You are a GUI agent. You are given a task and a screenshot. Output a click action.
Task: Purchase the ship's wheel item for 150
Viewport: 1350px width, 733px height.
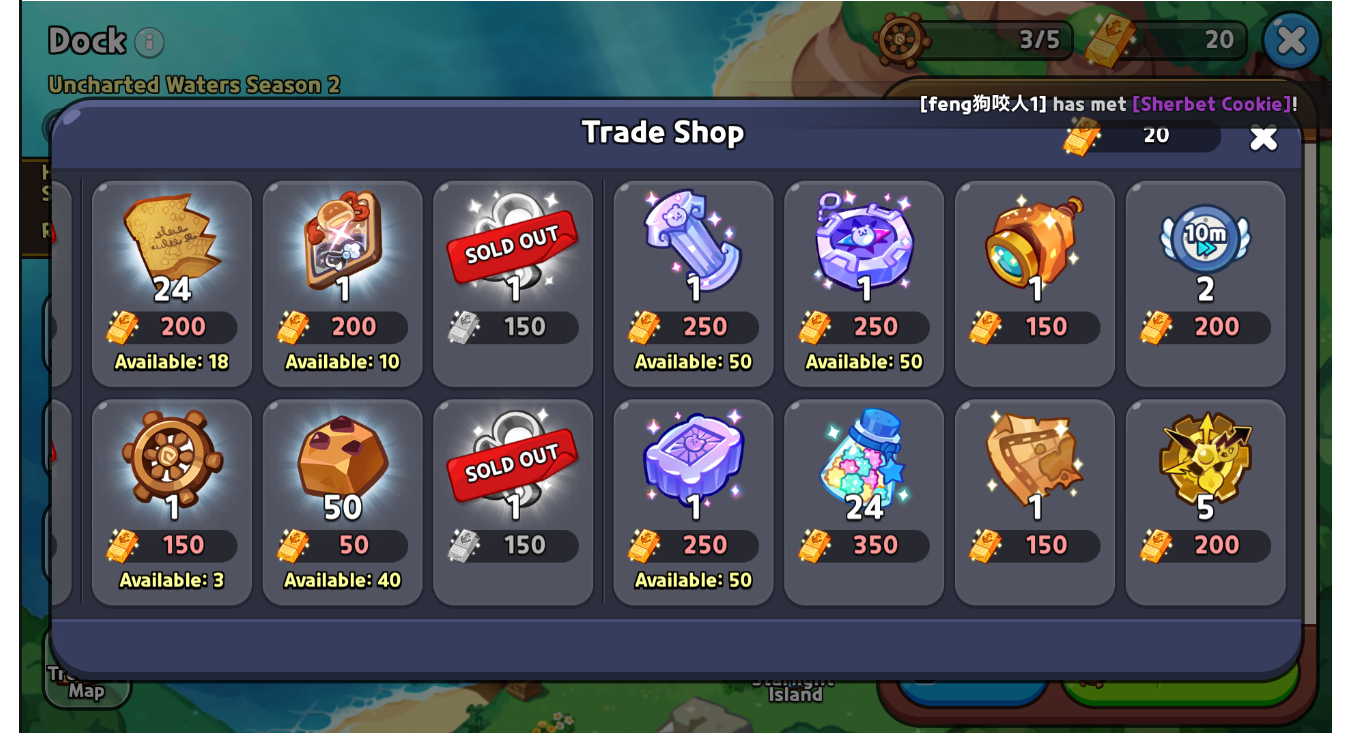pos(172,501)
